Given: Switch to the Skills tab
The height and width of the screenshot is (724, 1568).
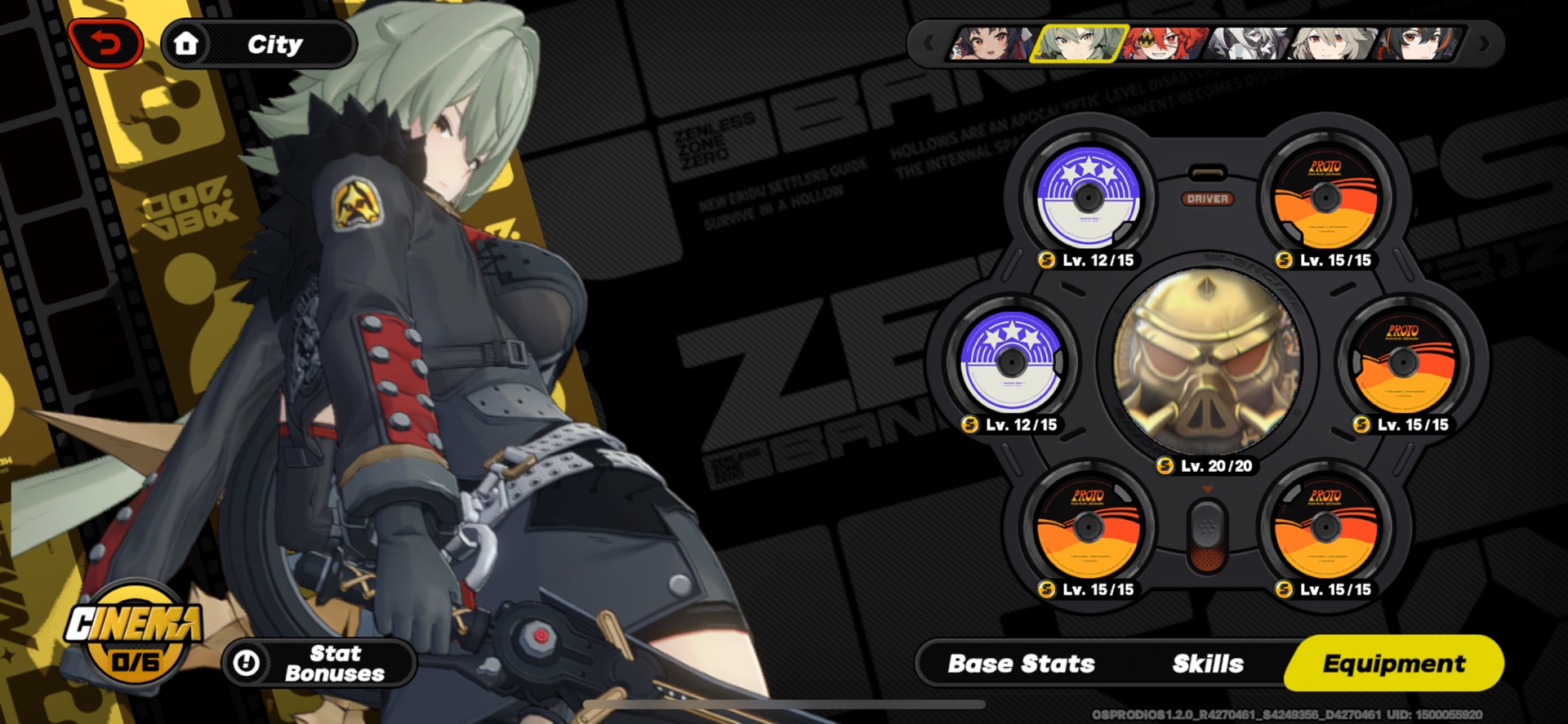Looking at the screenshot, I should [x=1209, y=664].
